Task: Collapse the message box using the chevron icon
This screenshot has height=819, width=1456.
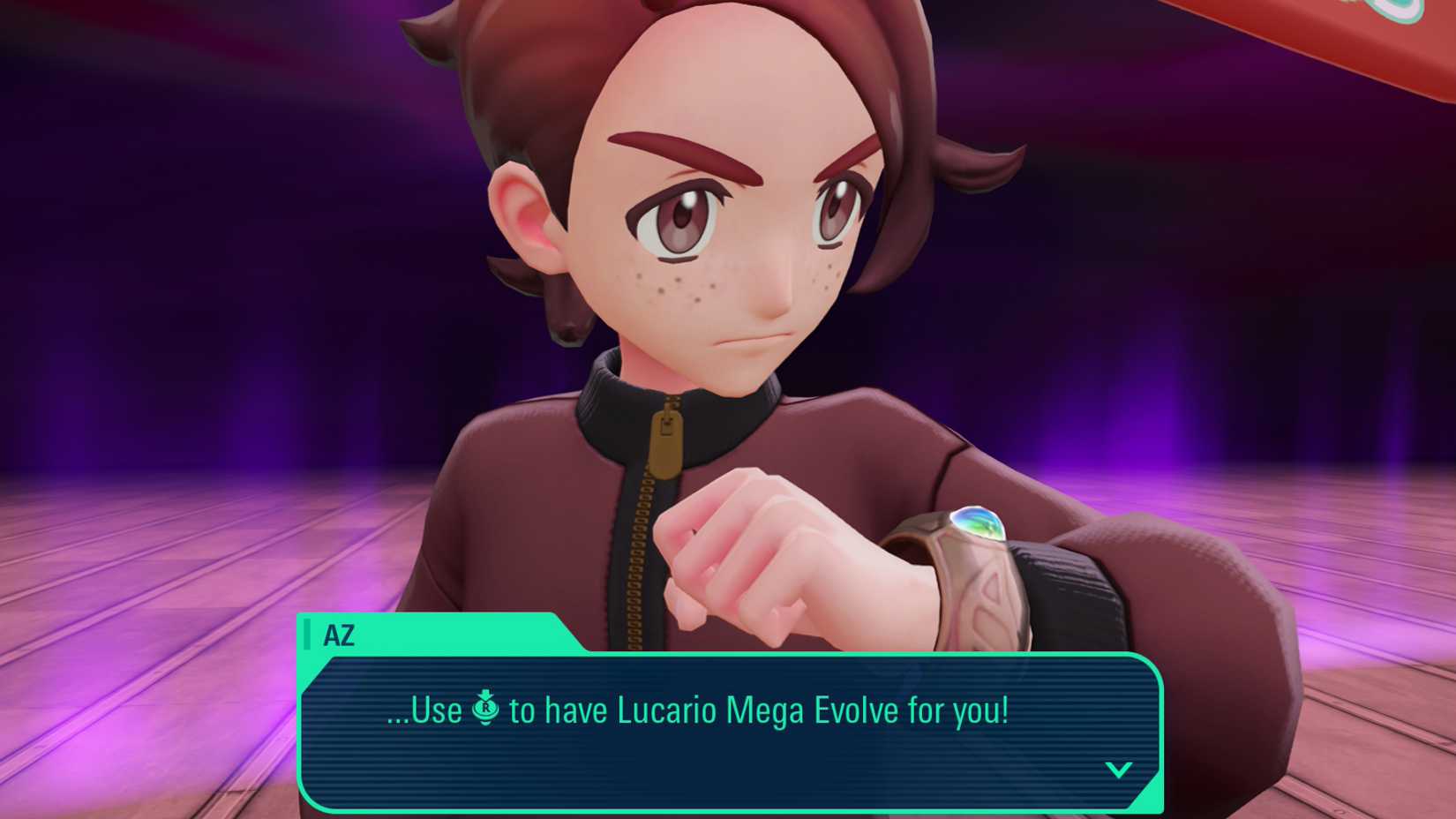Action: point(1119,769)
